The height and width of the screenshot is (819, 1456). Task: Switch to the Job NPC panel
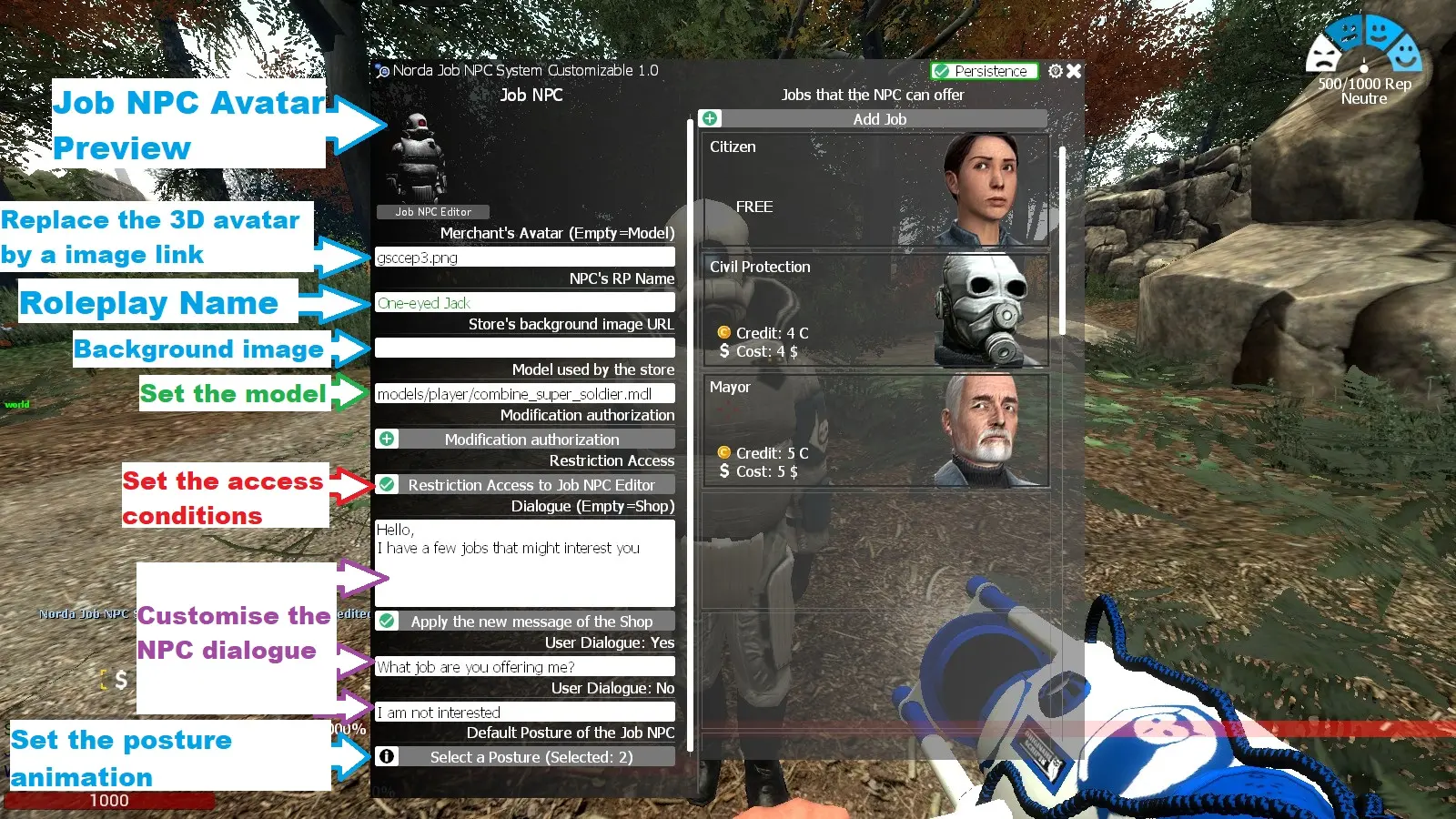pyautogui.click(x=531, y=94)
